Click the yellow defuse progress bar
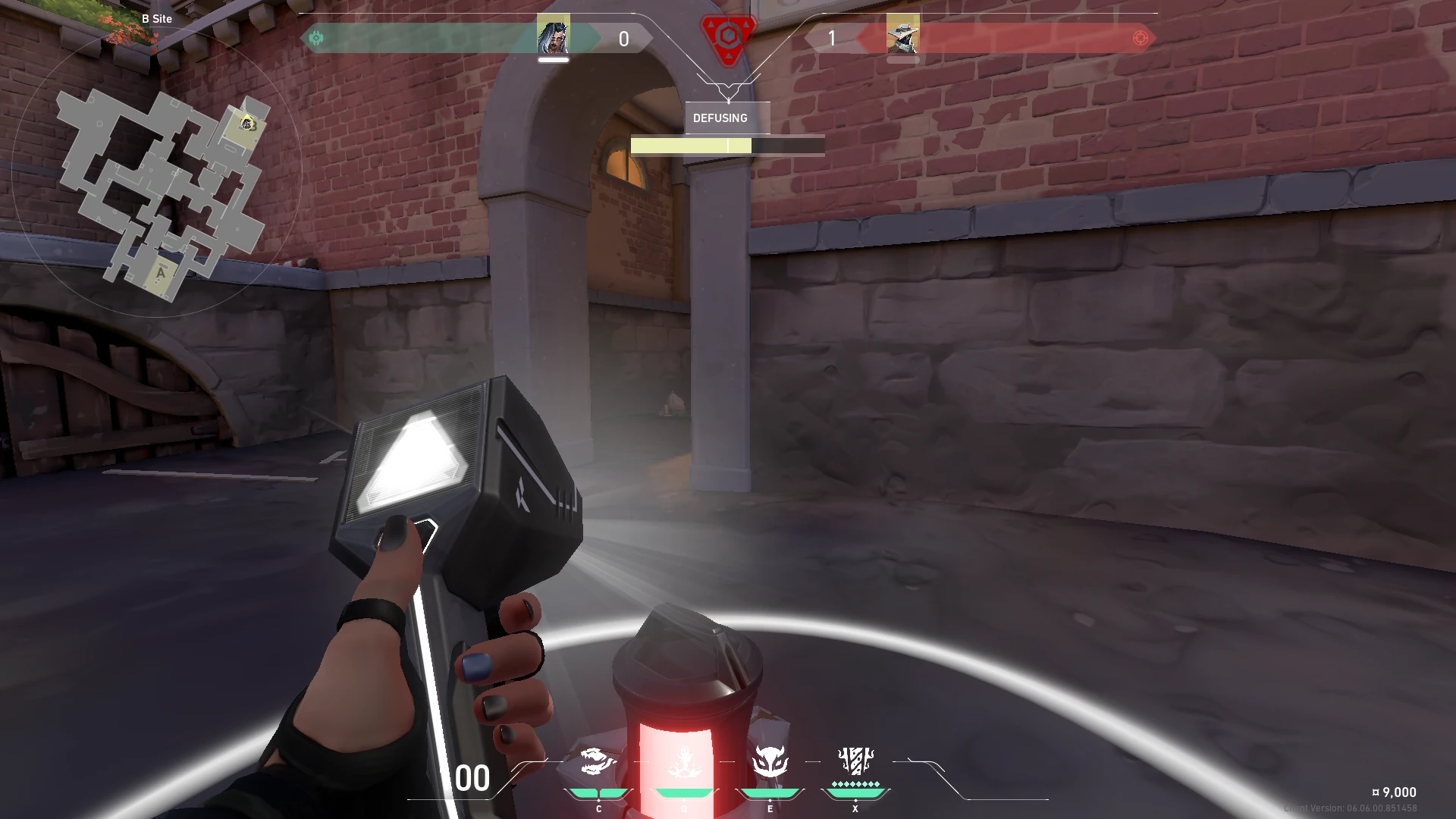 pyautogui.click(x=692, y=144)
